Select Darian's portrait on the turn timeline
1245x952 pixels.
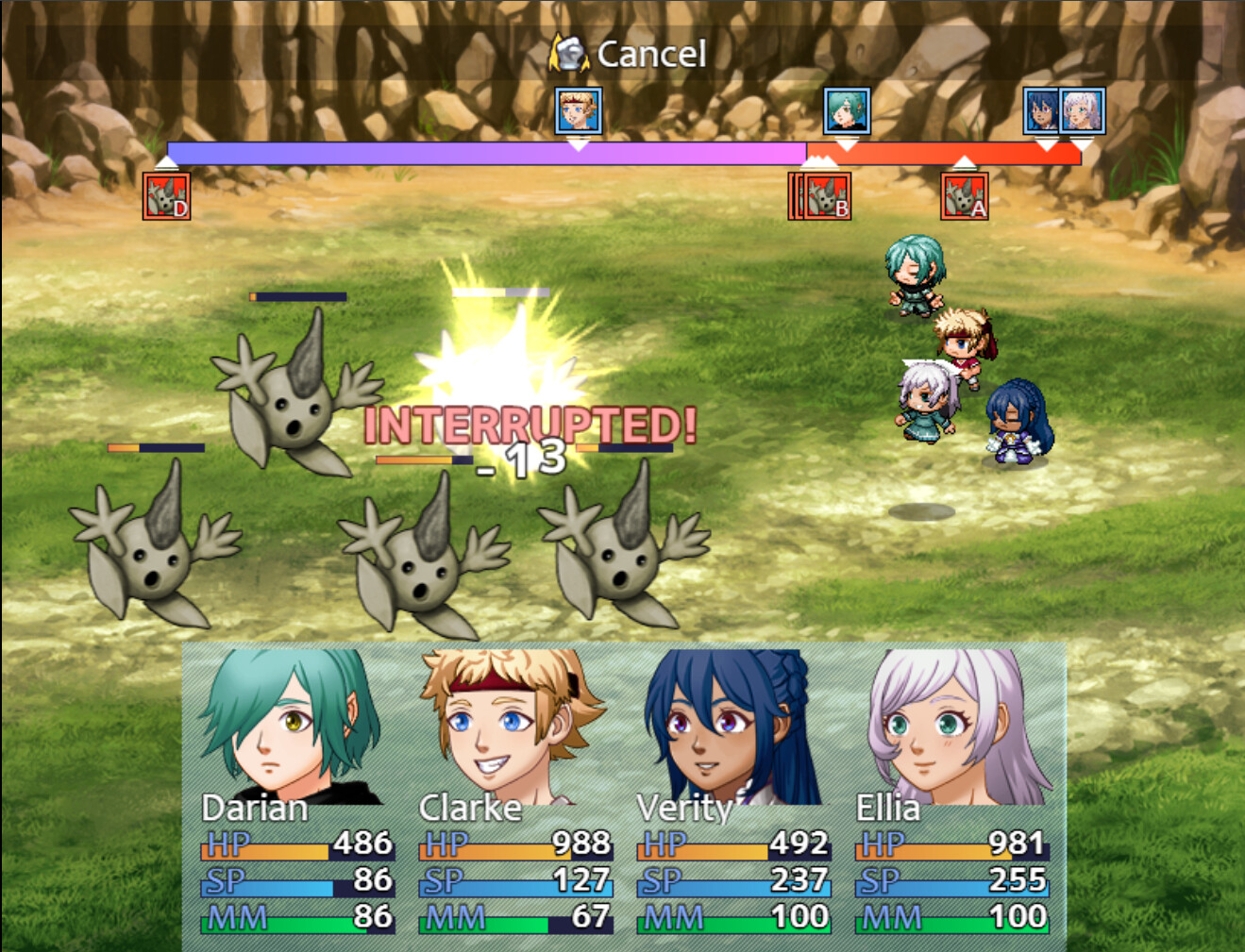click(x=845, y=109)
